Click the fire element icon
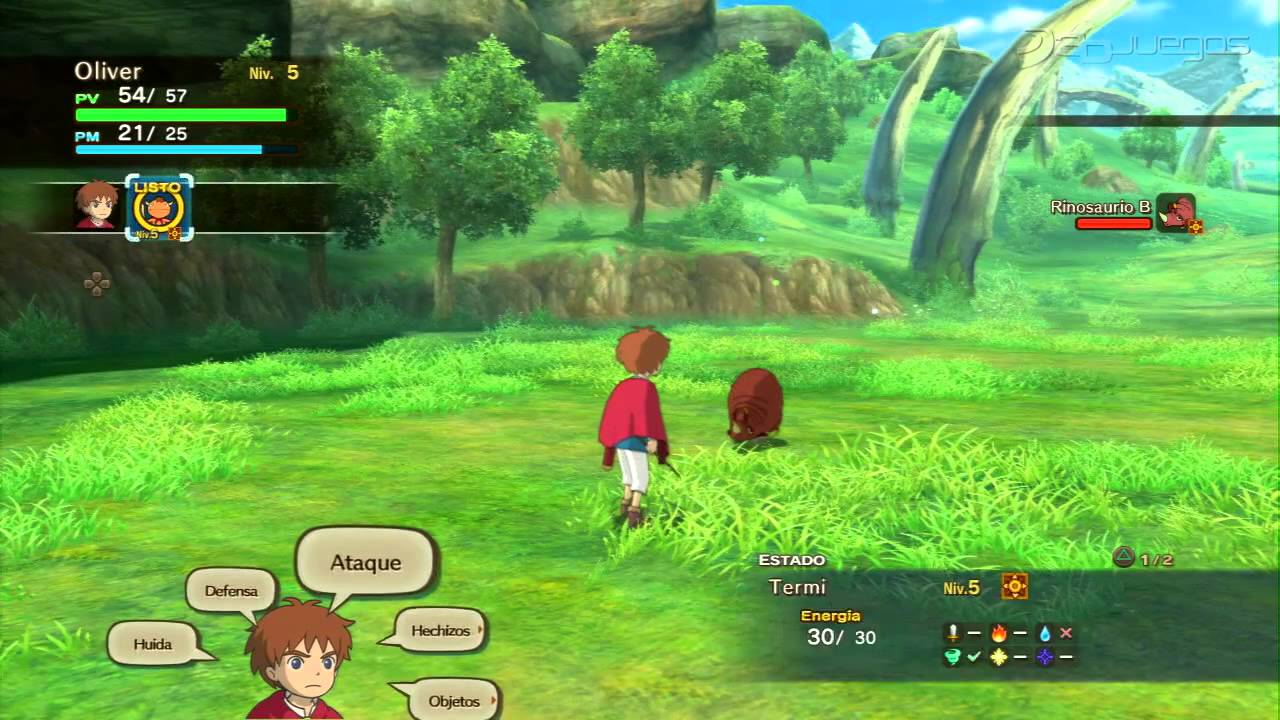This screenshot has height=720, width=1280. pos(999,632)
